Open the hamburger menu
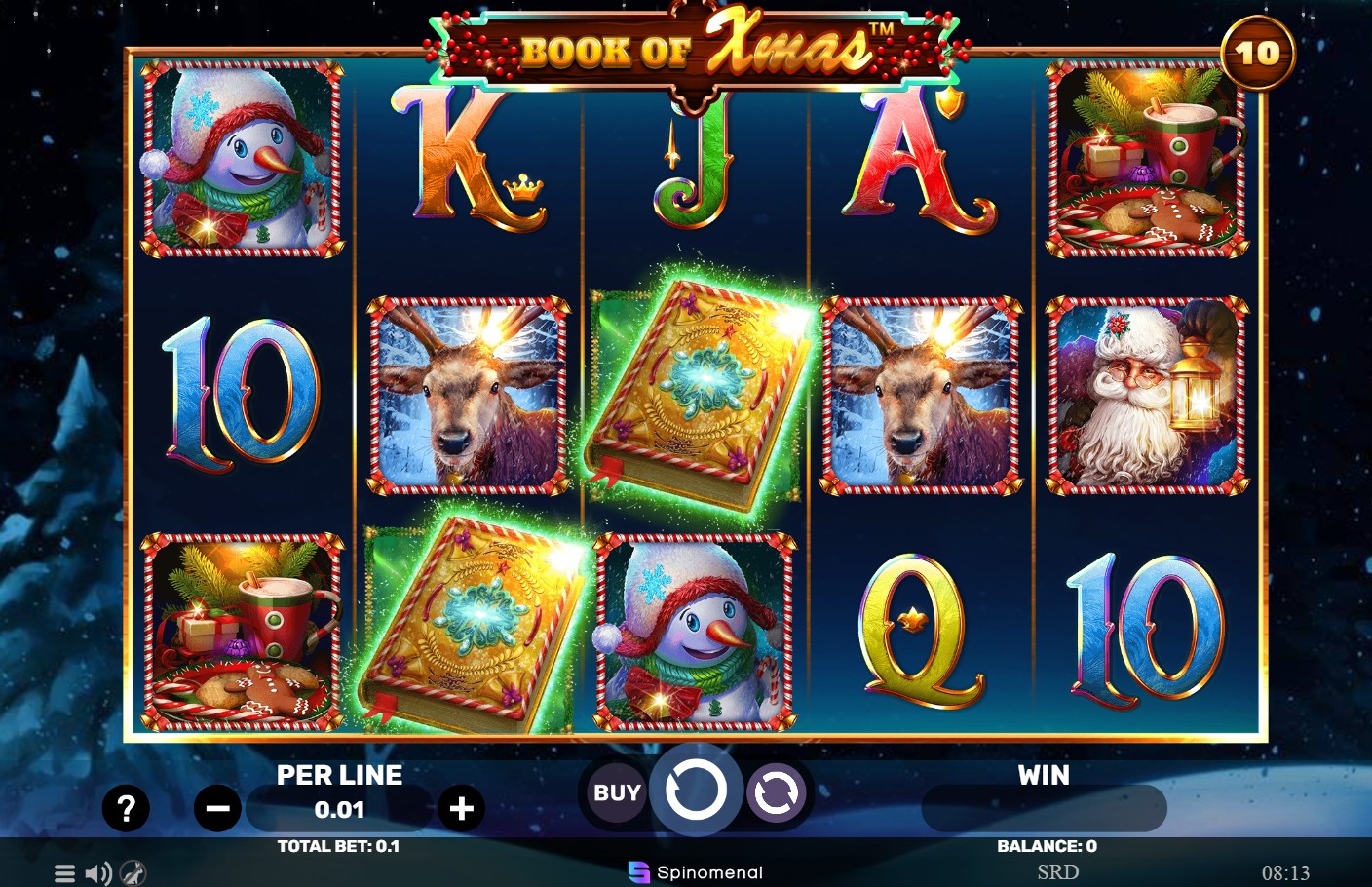1372x887 pixels. [x=64, y=873]
